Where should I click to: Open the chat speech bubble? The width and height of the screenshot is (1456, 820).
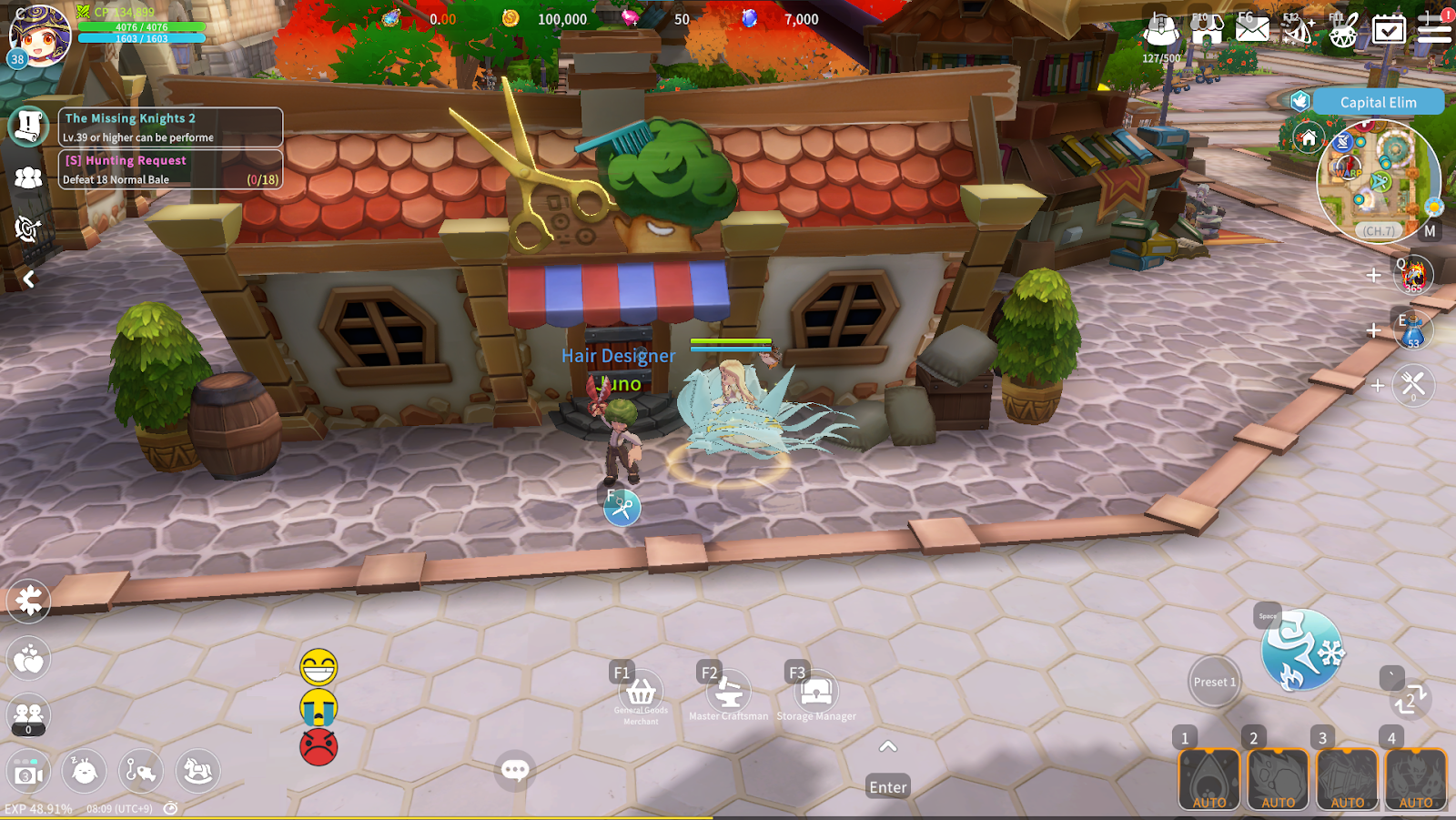515,770
